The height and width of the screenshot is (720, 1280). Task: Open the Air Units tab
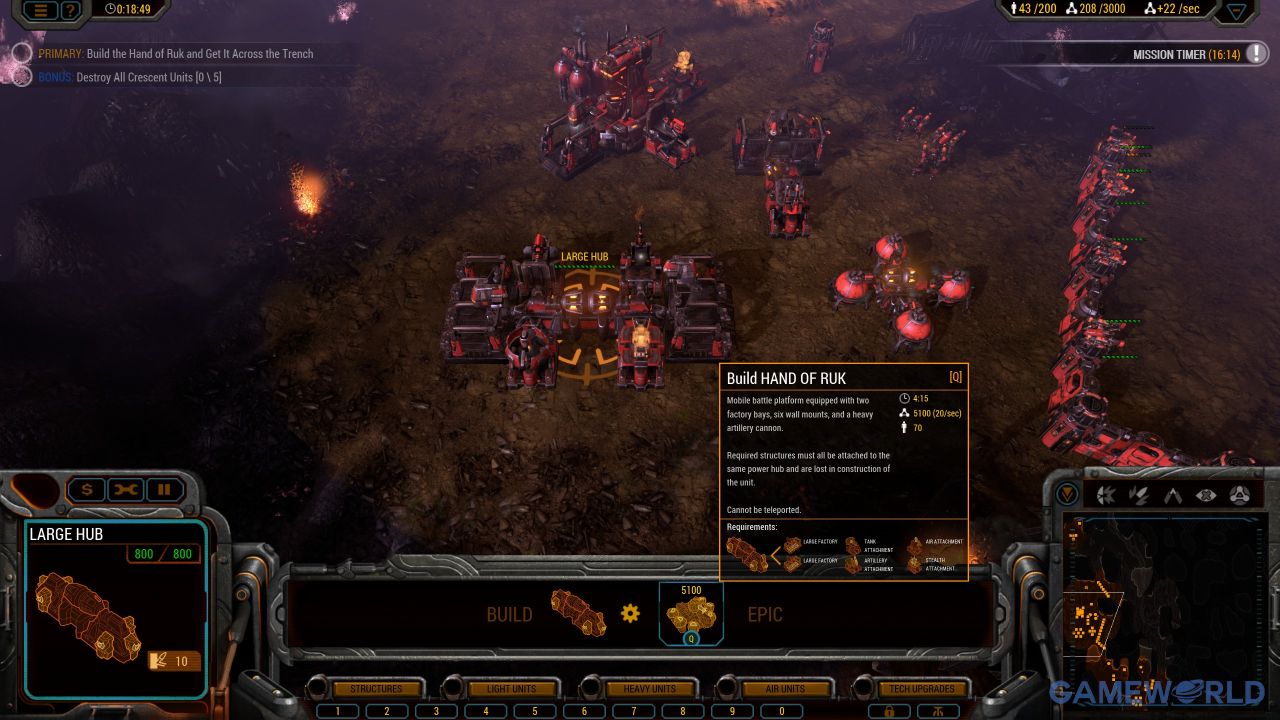click(785, 689)
